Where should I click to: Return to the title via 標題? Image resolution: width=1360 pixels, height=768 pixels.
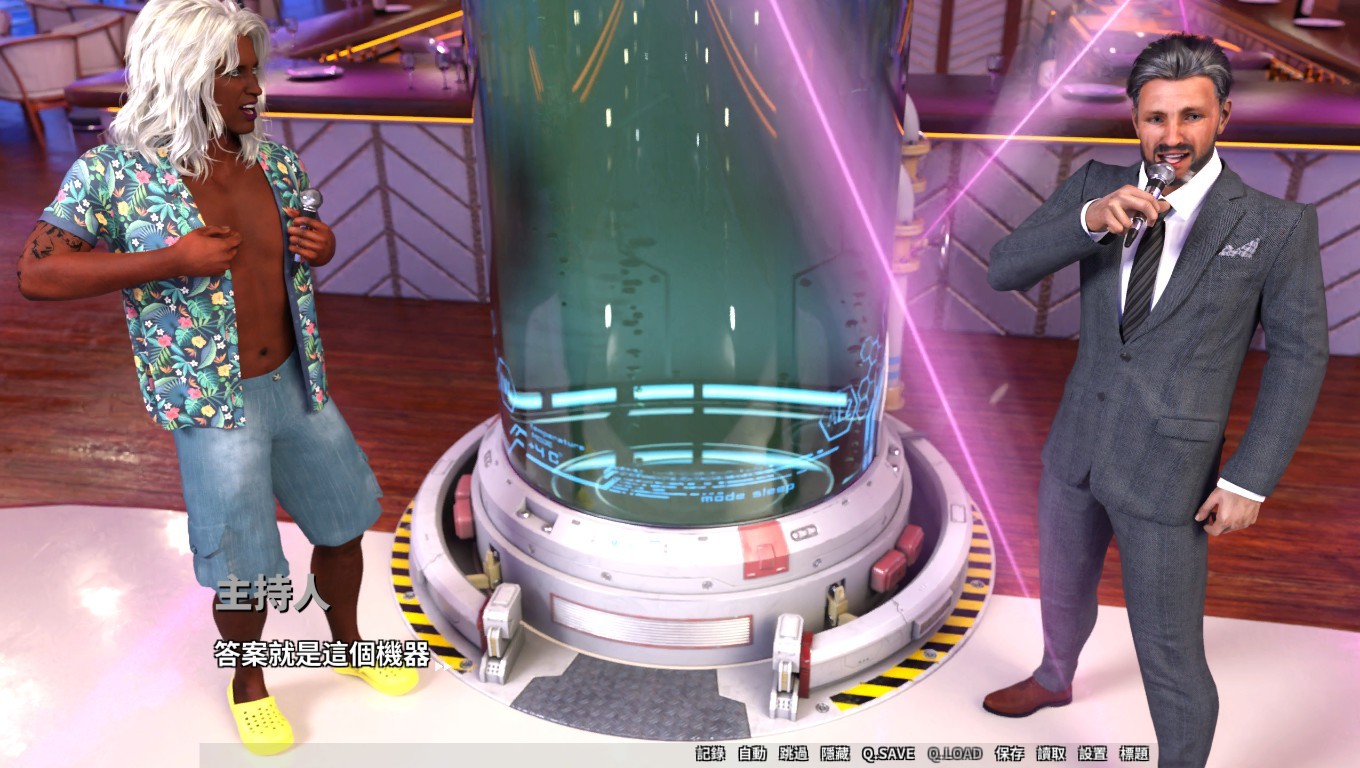[x=1134, y=754]
